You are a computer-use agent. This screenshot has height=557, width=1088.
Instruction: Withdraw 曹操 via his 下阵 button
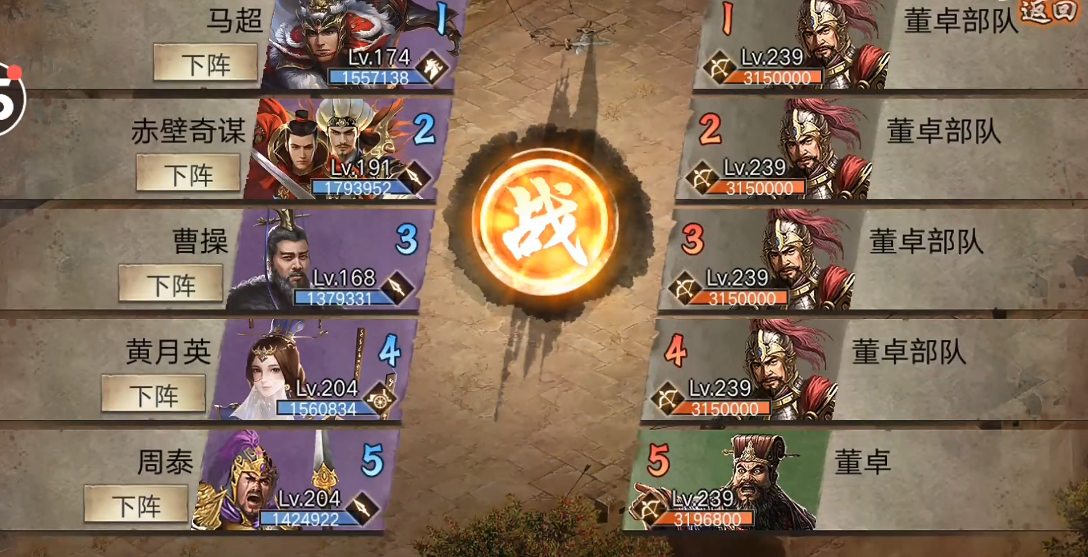tap(171, 284)
